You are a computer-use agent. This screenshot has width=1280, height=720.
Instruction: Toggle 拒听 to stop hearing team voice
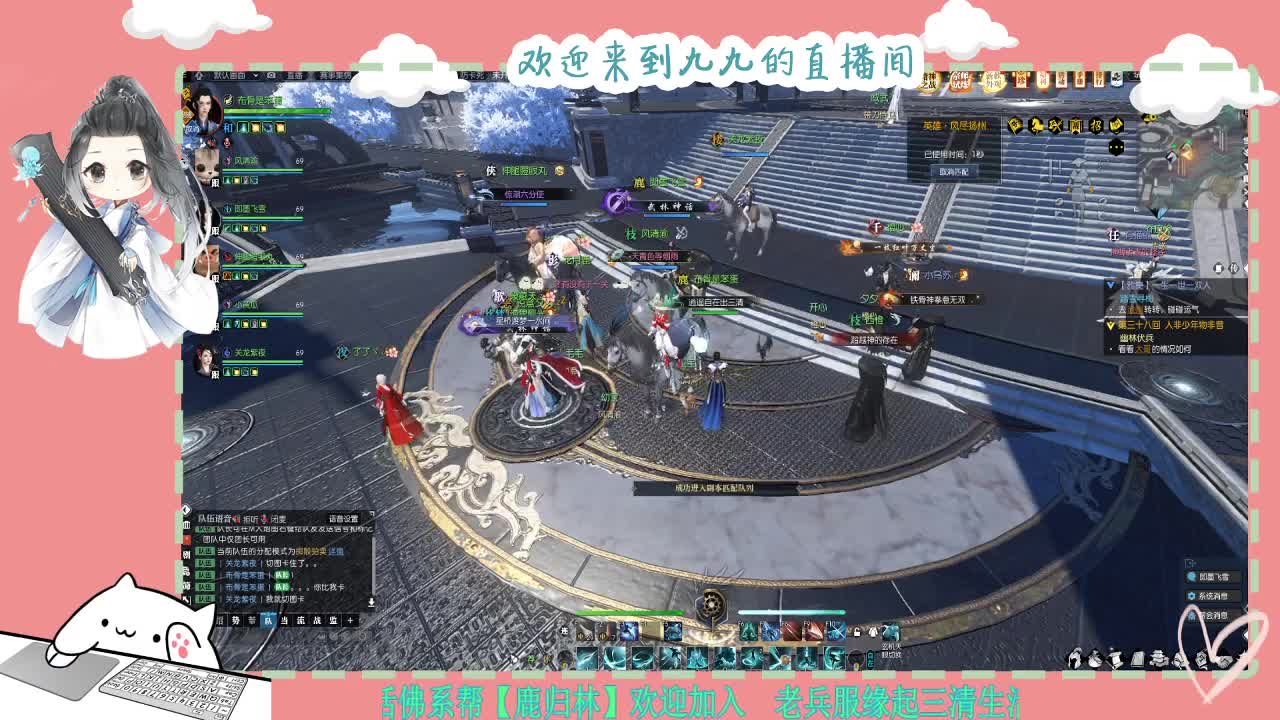(249, 519)
